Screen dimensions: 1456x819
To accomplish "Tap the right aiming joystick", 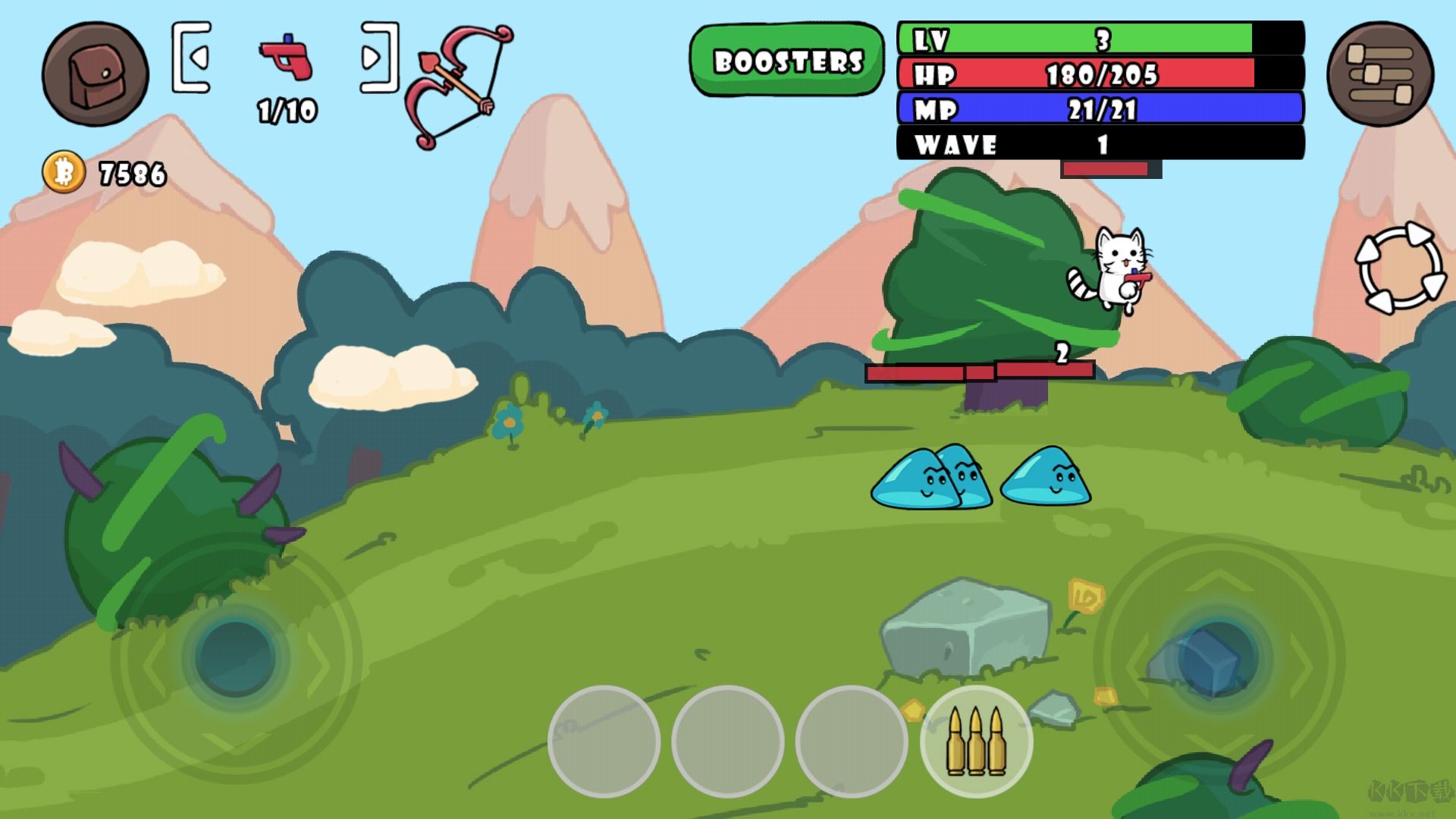I will tap(1218, 657).
